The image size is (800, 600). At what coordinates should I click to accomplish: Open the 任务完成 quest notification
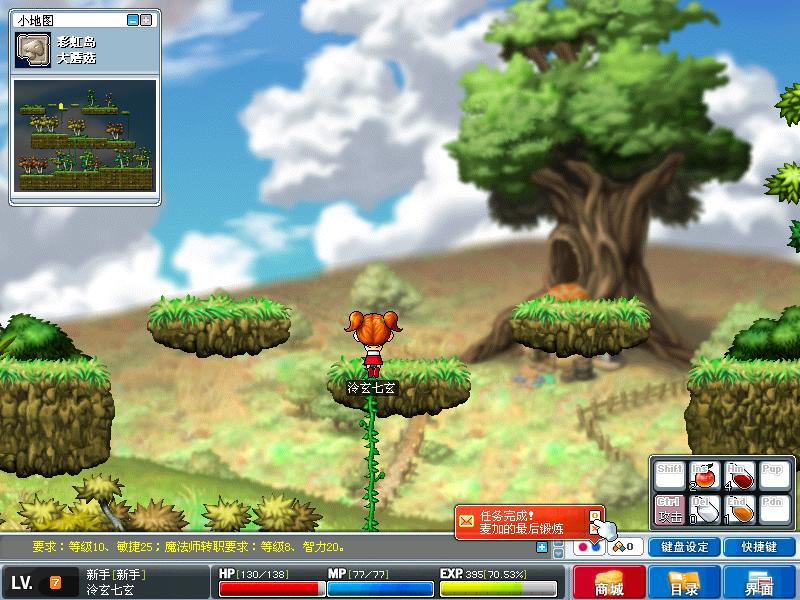522,521
